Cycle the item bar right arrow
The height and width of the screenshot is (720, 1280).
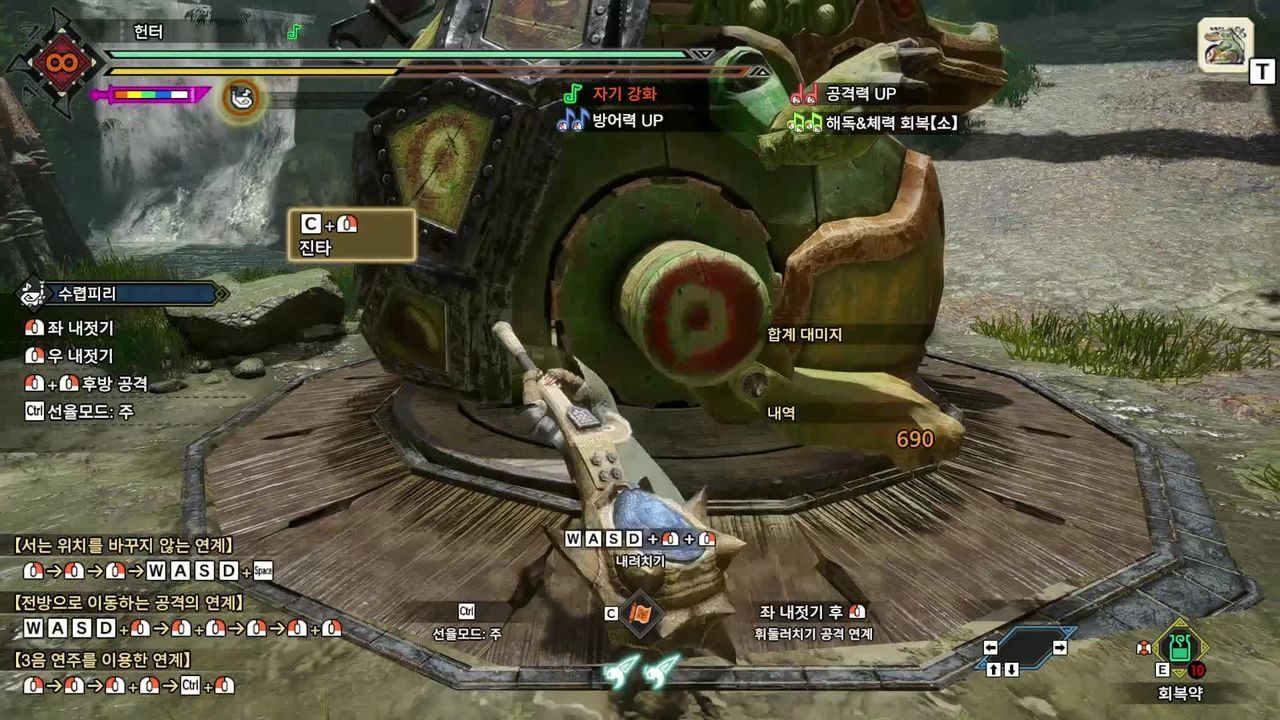coord(1060,648)
